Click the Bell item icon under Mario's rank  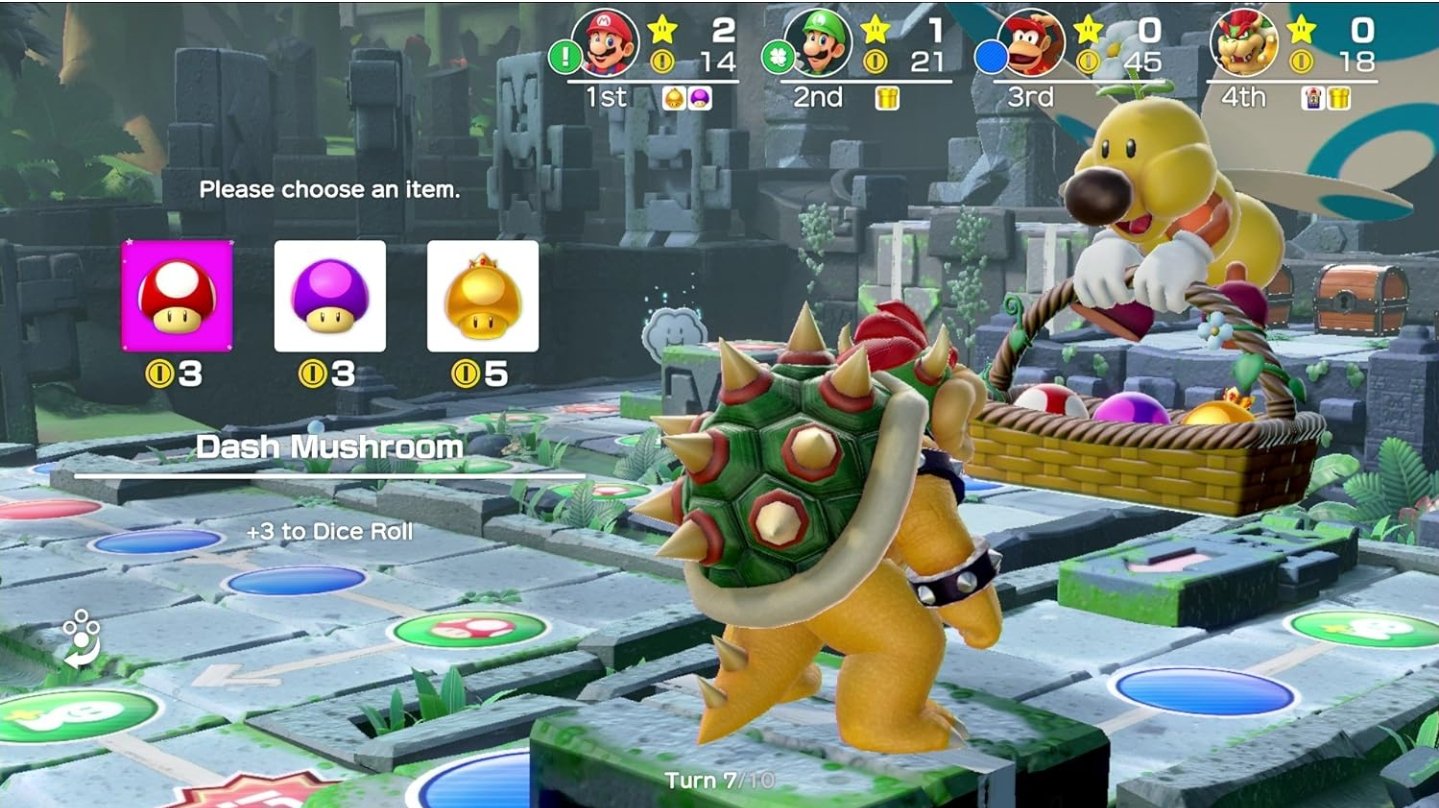673,97
